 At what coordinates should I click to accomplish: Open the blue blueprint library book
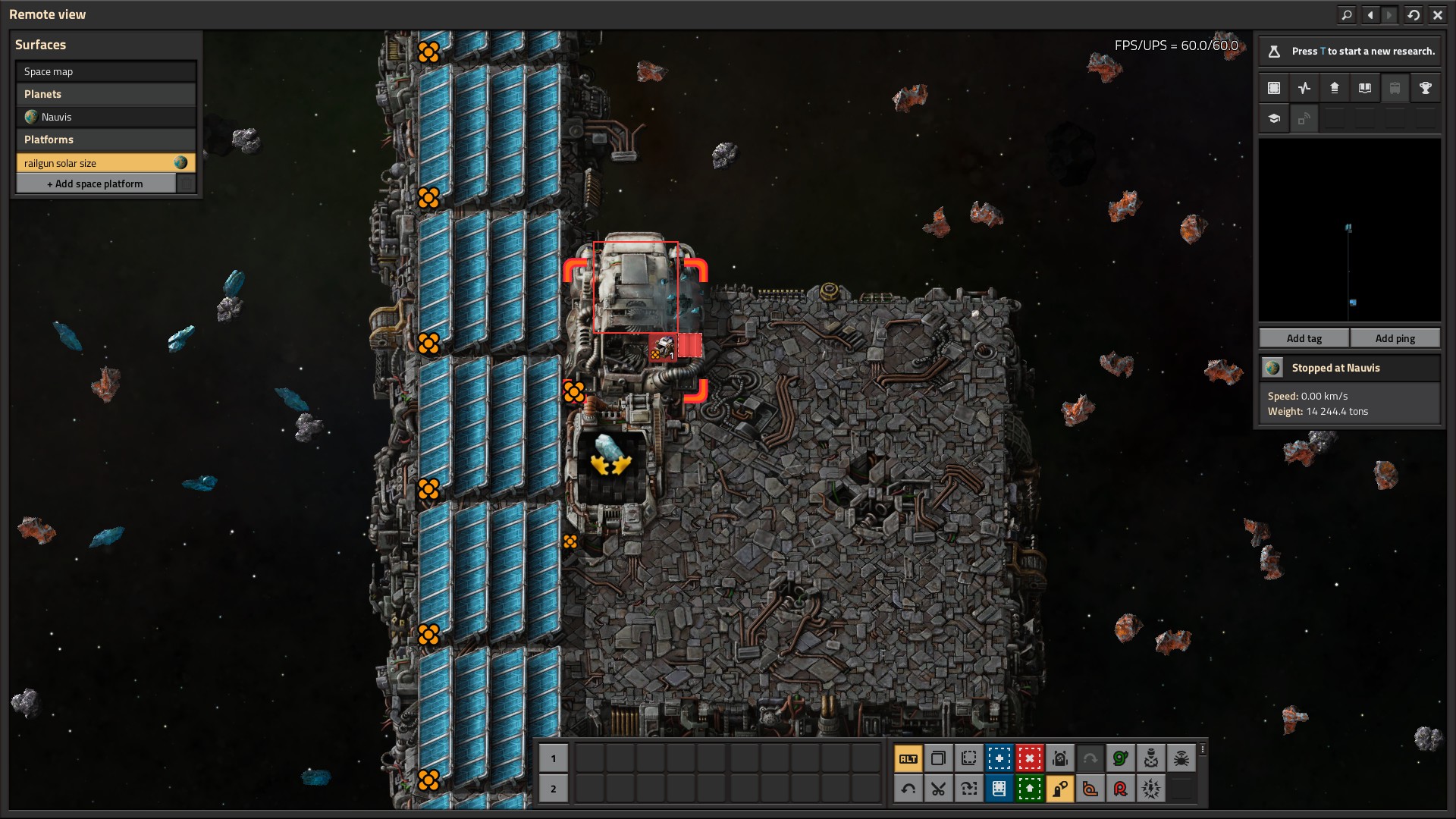pyautogui.click(x=999, y=789)
